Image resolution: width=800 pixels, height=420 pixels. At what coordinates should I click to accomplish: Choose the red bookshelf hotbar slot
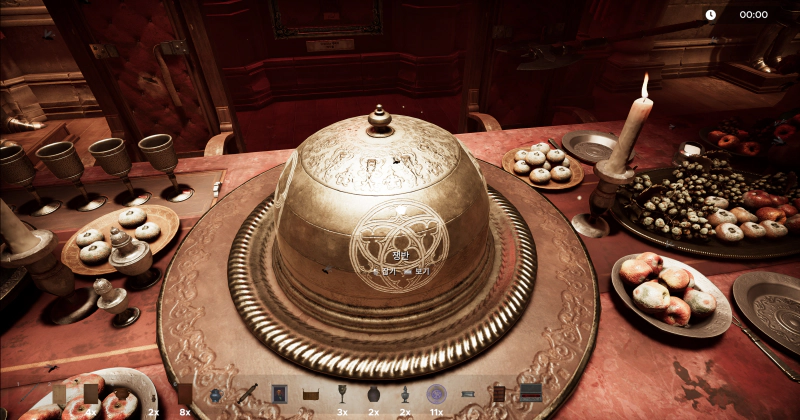click(499, 394)
